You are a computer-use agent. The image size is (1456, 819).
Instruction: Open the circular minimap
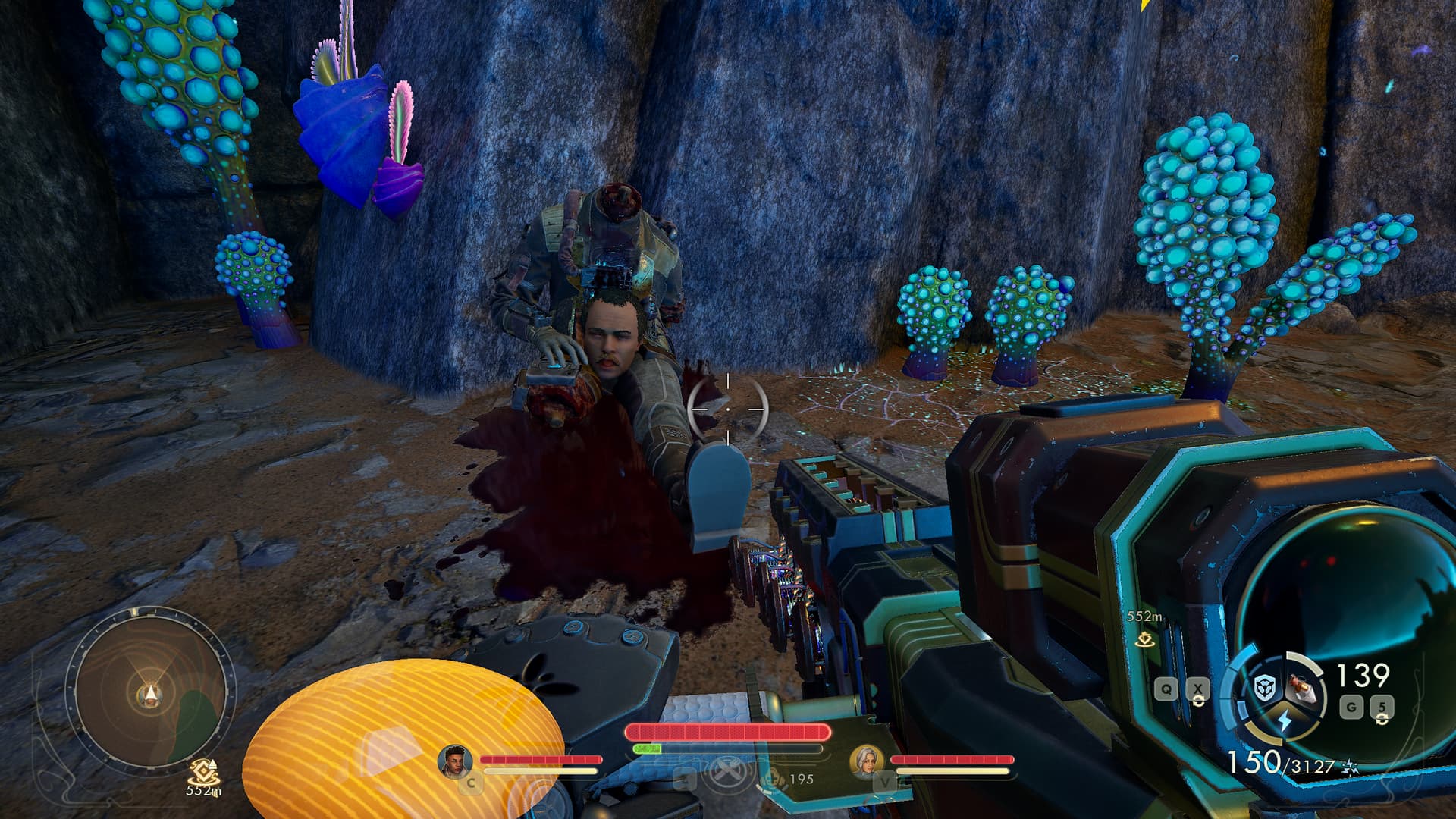tap(150, 692)
